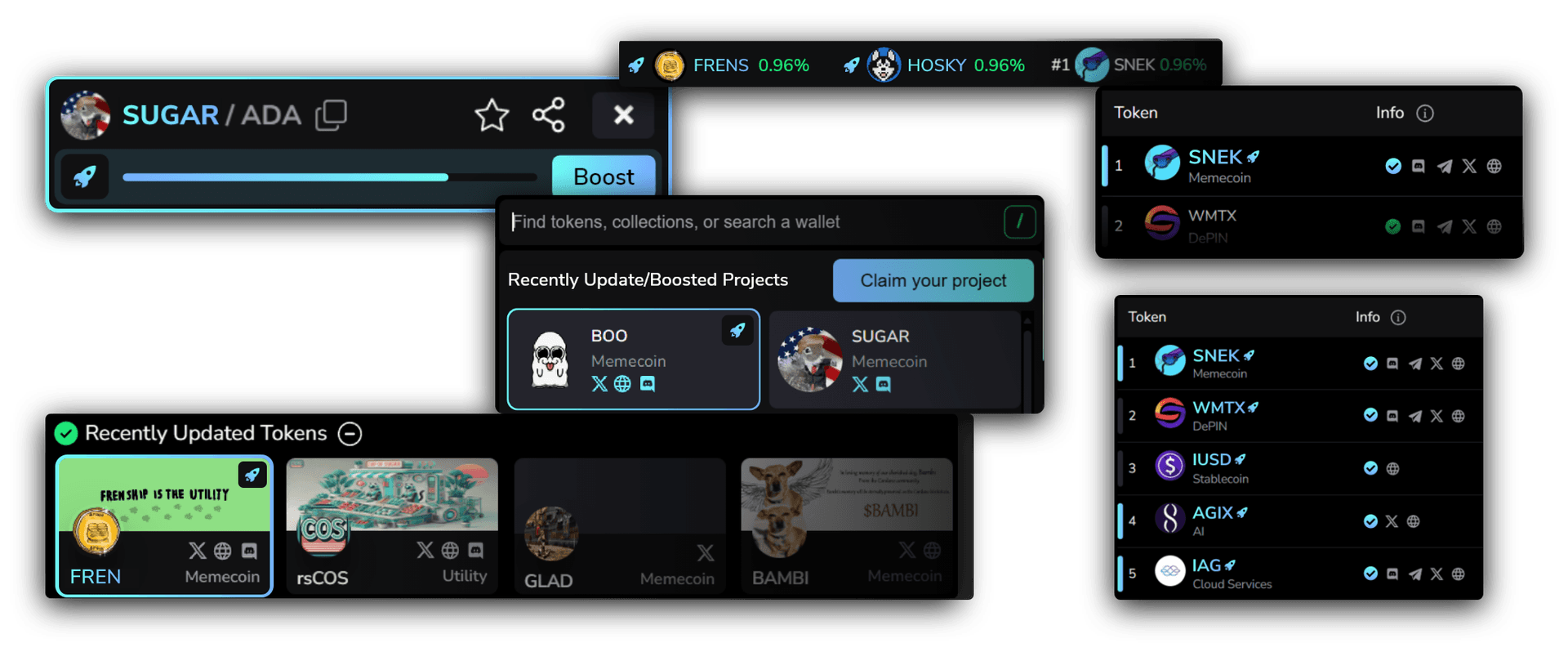1568x652 pixels.
Task: Toggle the favorite star on SUGAR/ADA
Action: coord(491,115)
